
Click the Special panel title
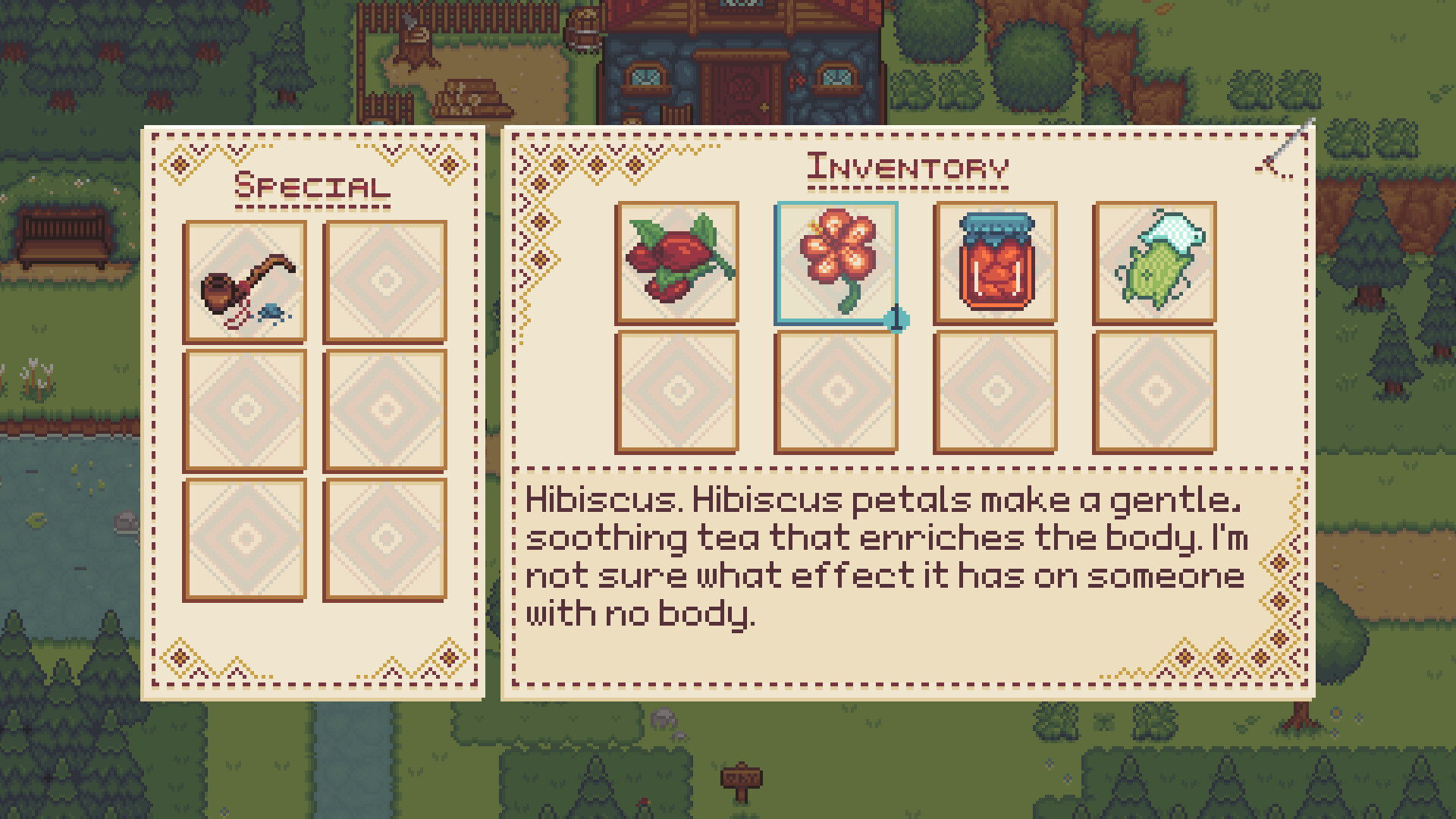(x=312, y=184)
